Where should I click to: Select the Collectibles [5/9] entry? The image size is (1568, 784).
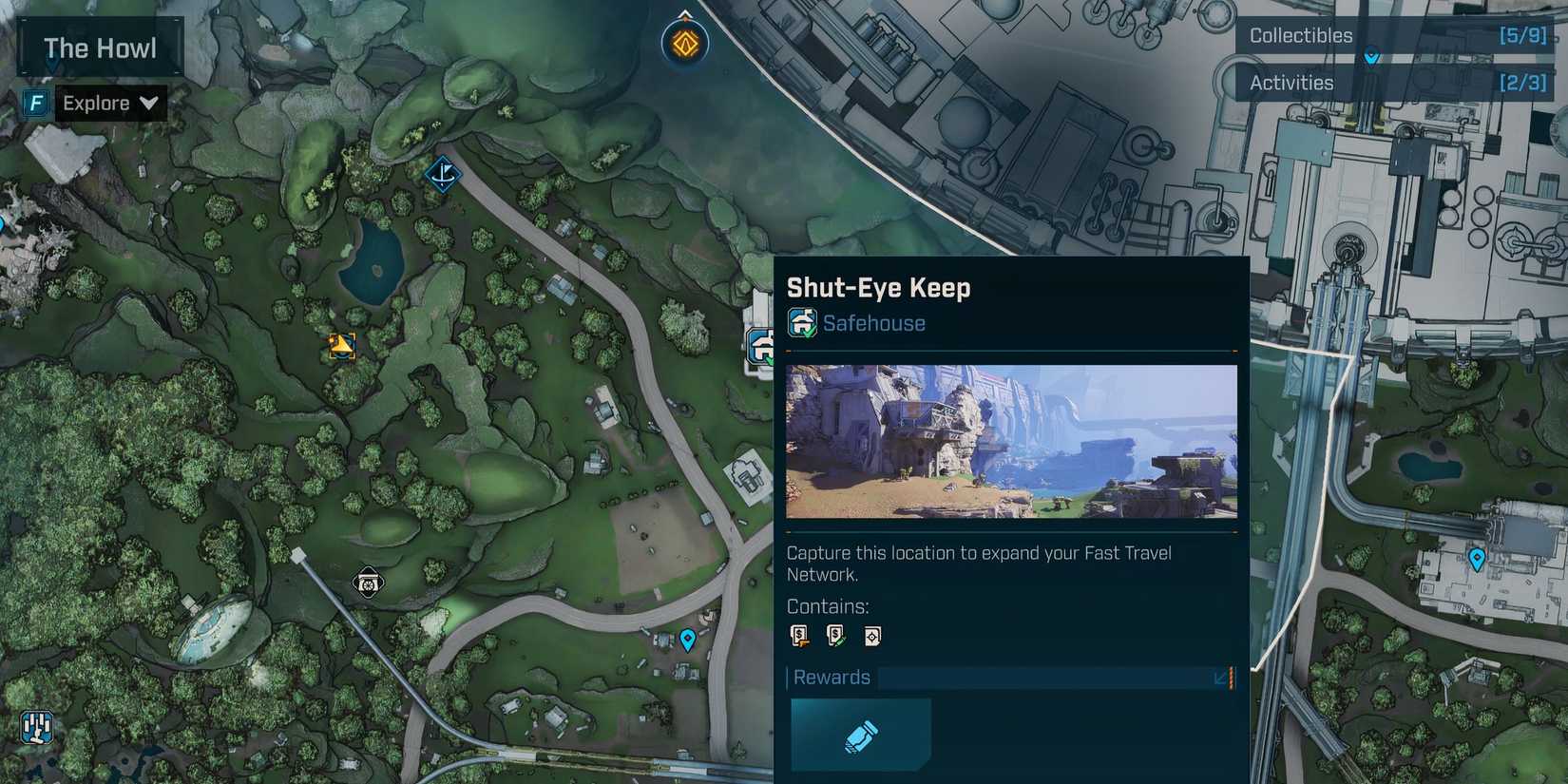point(1393,35)
